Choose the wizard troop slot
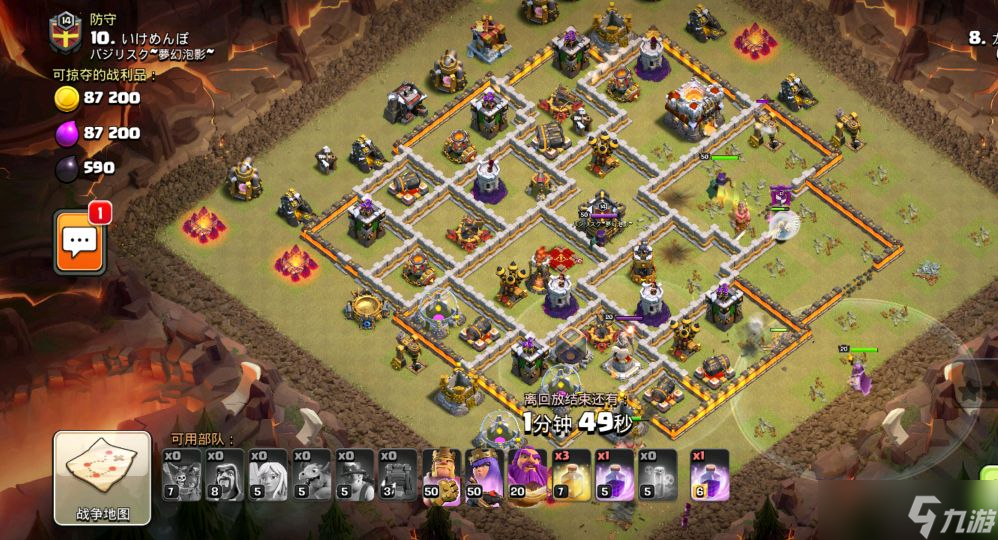Image resolution: width=998 pixels, height=540 pixels. point(224,474)
